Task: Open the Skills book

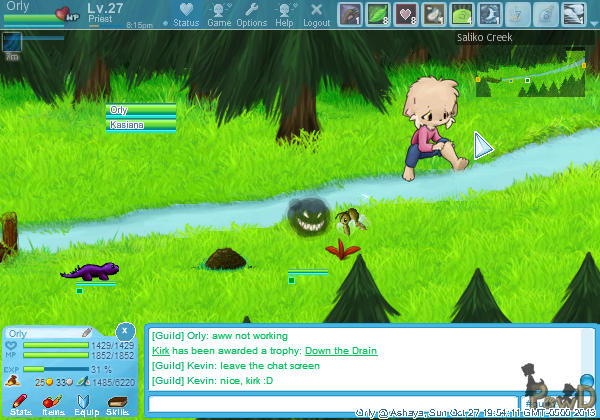Action: coord(118,403)
